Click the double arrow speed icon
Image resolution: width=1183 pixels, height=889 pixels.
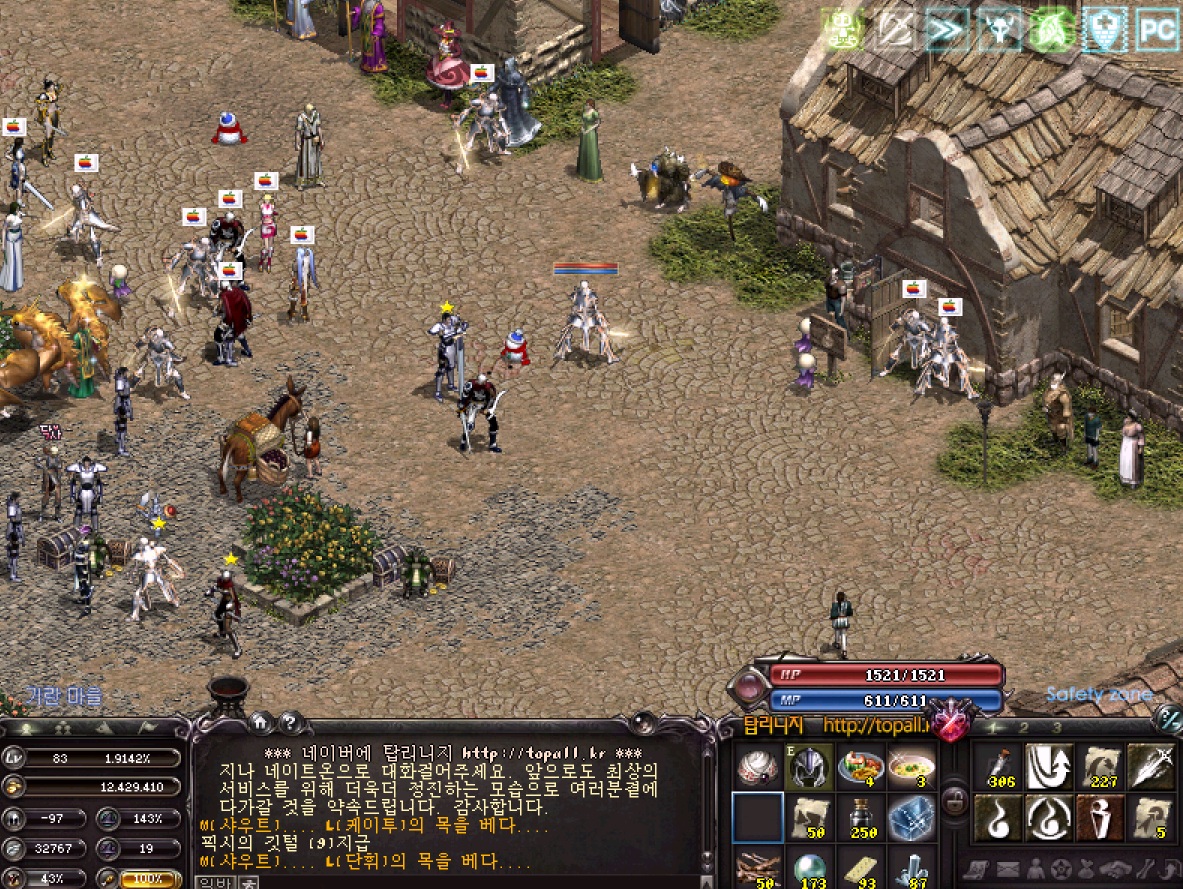pyautogui.click(x=947, y=29)
